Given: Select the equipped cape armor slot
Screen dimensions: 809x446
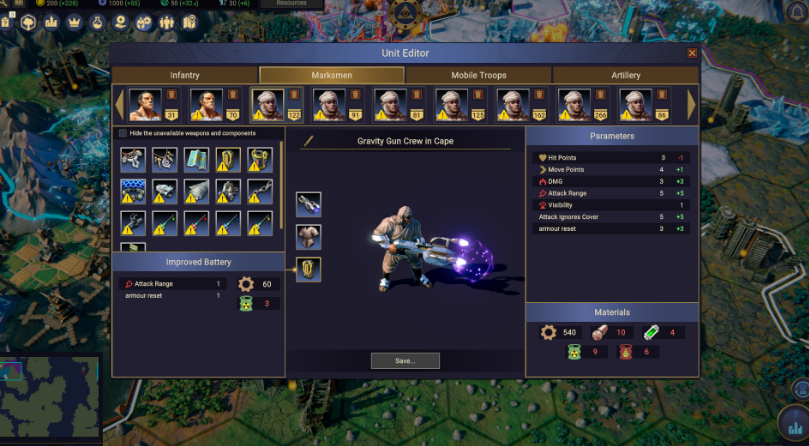Looking at the screenshot, I should pyautogui.click(x=308, y=237).
